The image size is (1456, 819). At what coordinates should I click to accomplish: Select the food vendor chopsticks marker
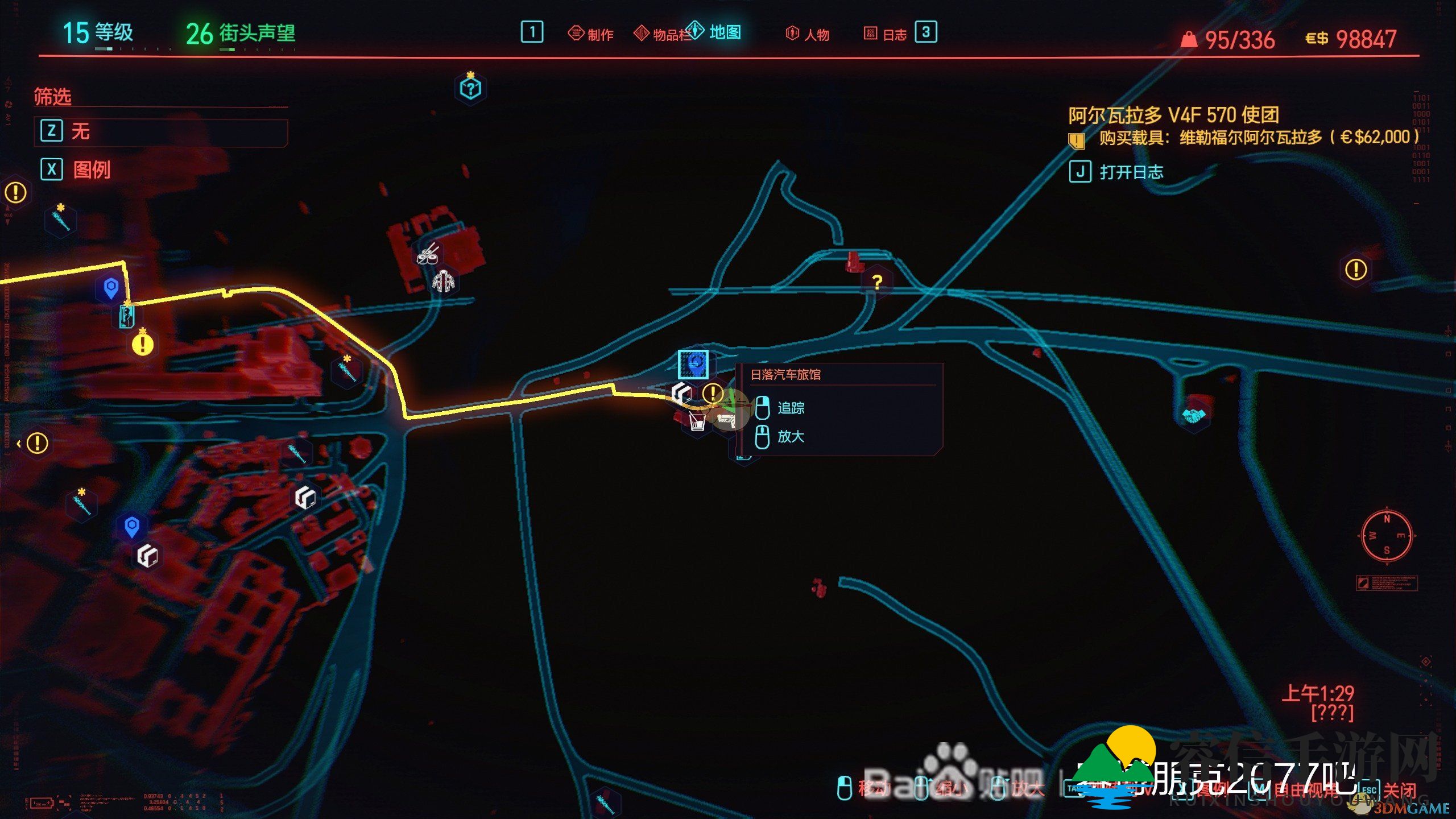coord(429,254)
